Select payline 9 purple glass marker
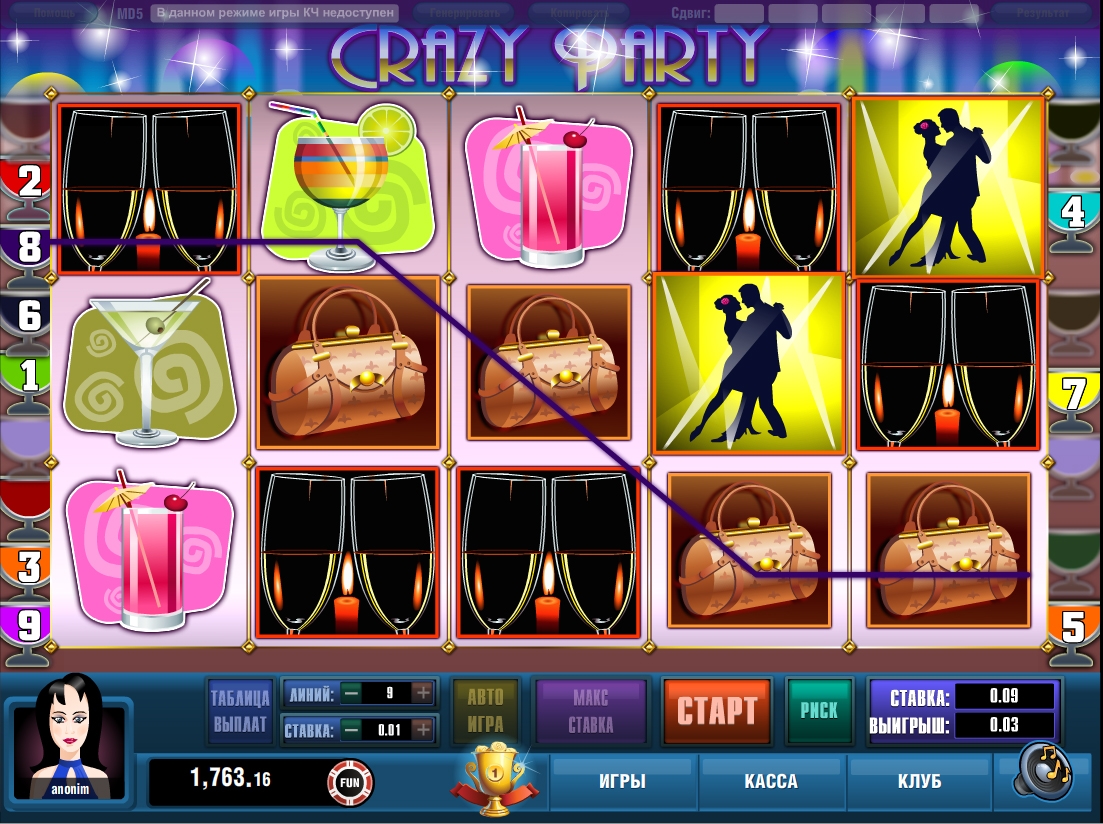1103x824 pixels. pyautogui.click(x=28, y=626)
